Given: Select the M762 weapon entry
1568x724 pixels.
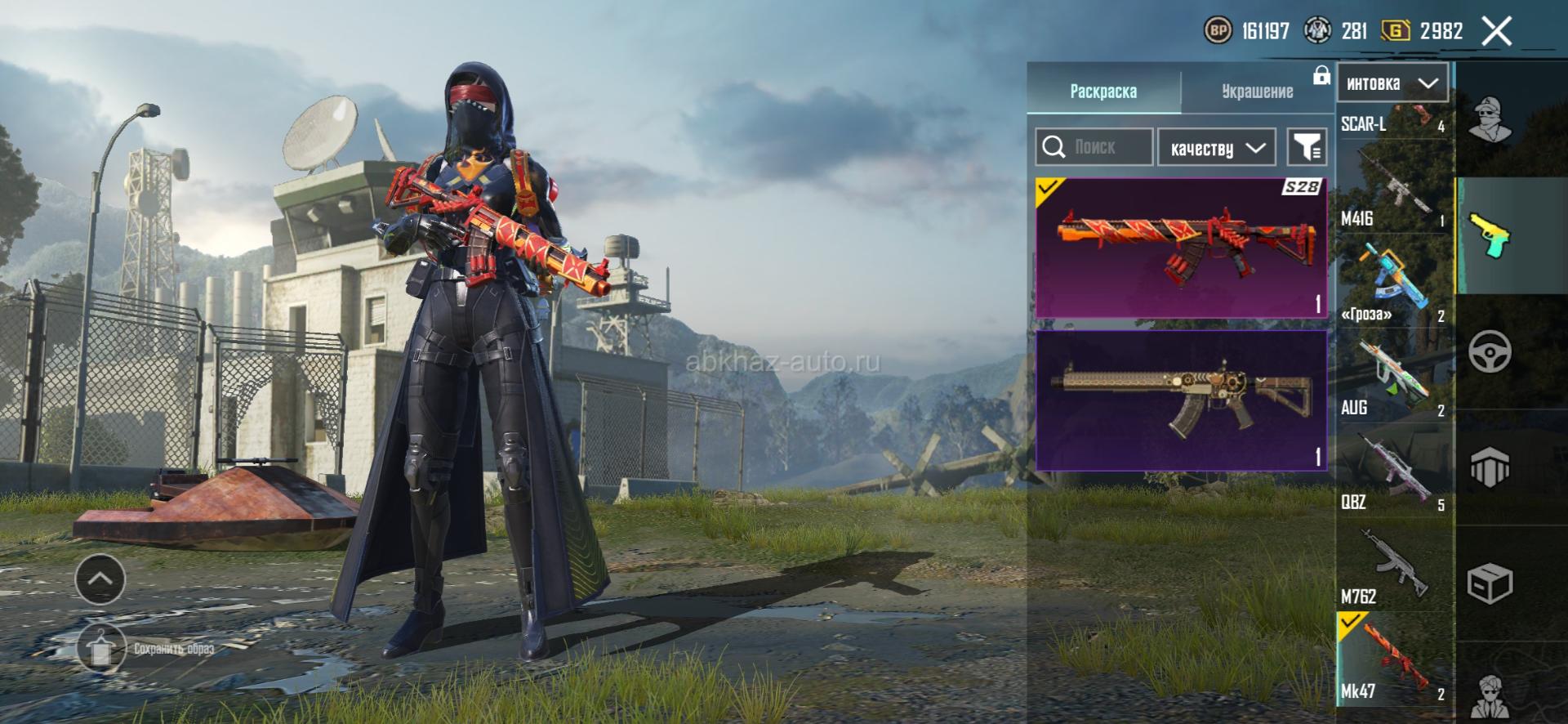Looking at the screenshot, I should coord(1392,566).
